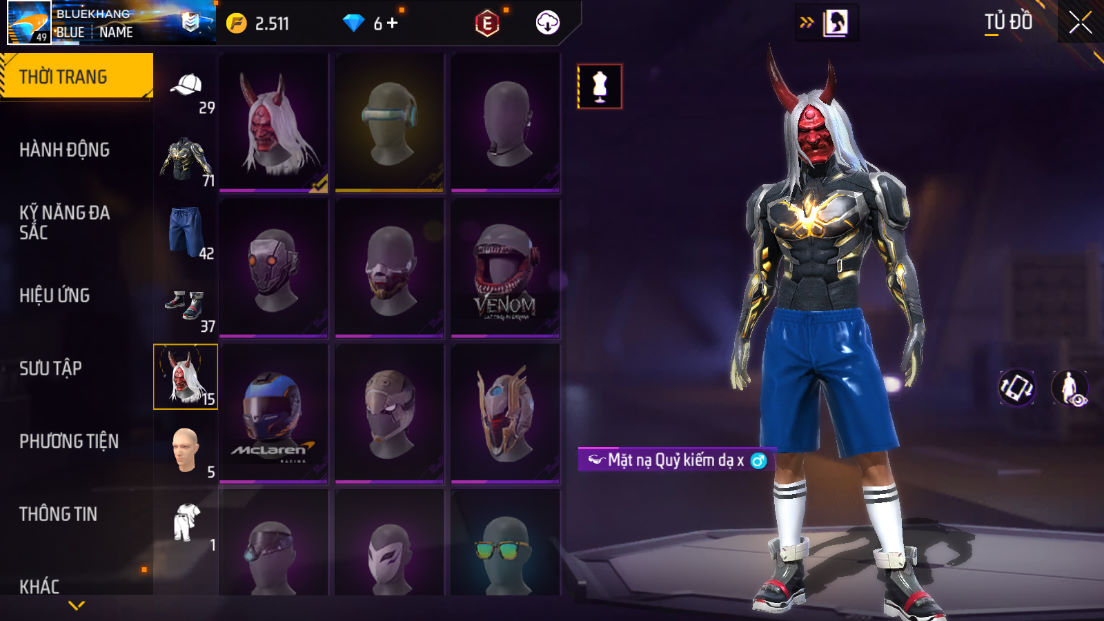Add diamonds with the plus button
This screenshot has width=1104, height=621.
pos(392,22)
